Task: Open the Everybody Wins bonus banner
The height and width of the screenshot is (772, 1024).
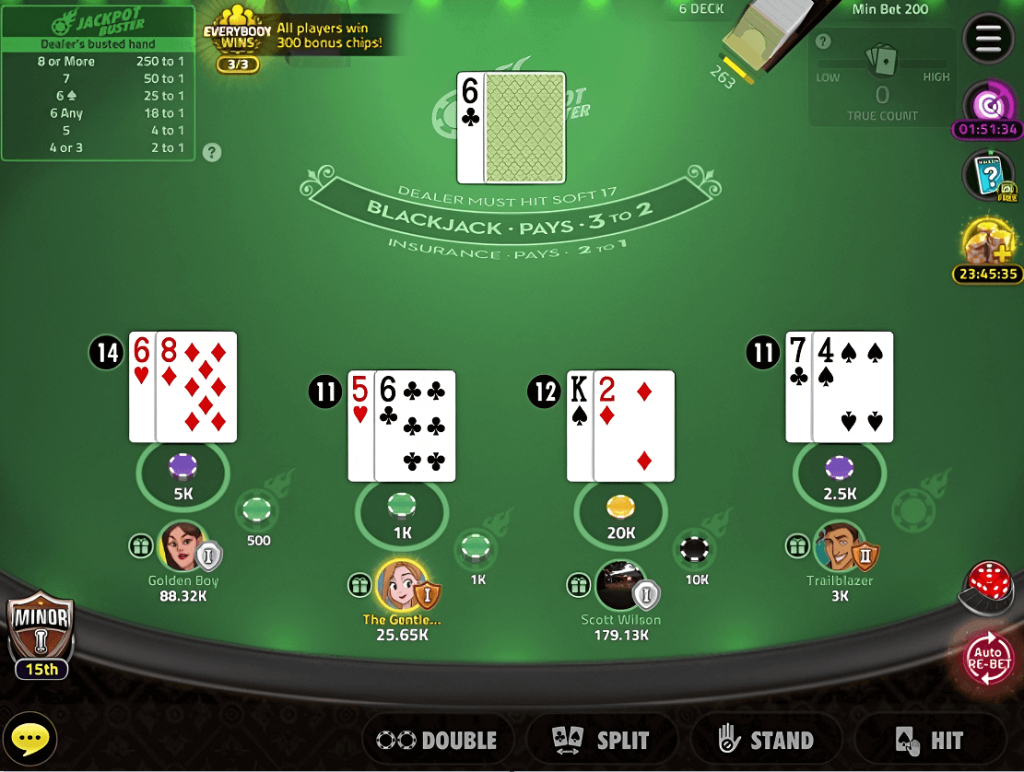Action: pyautogui.click(x=295, y=37)
